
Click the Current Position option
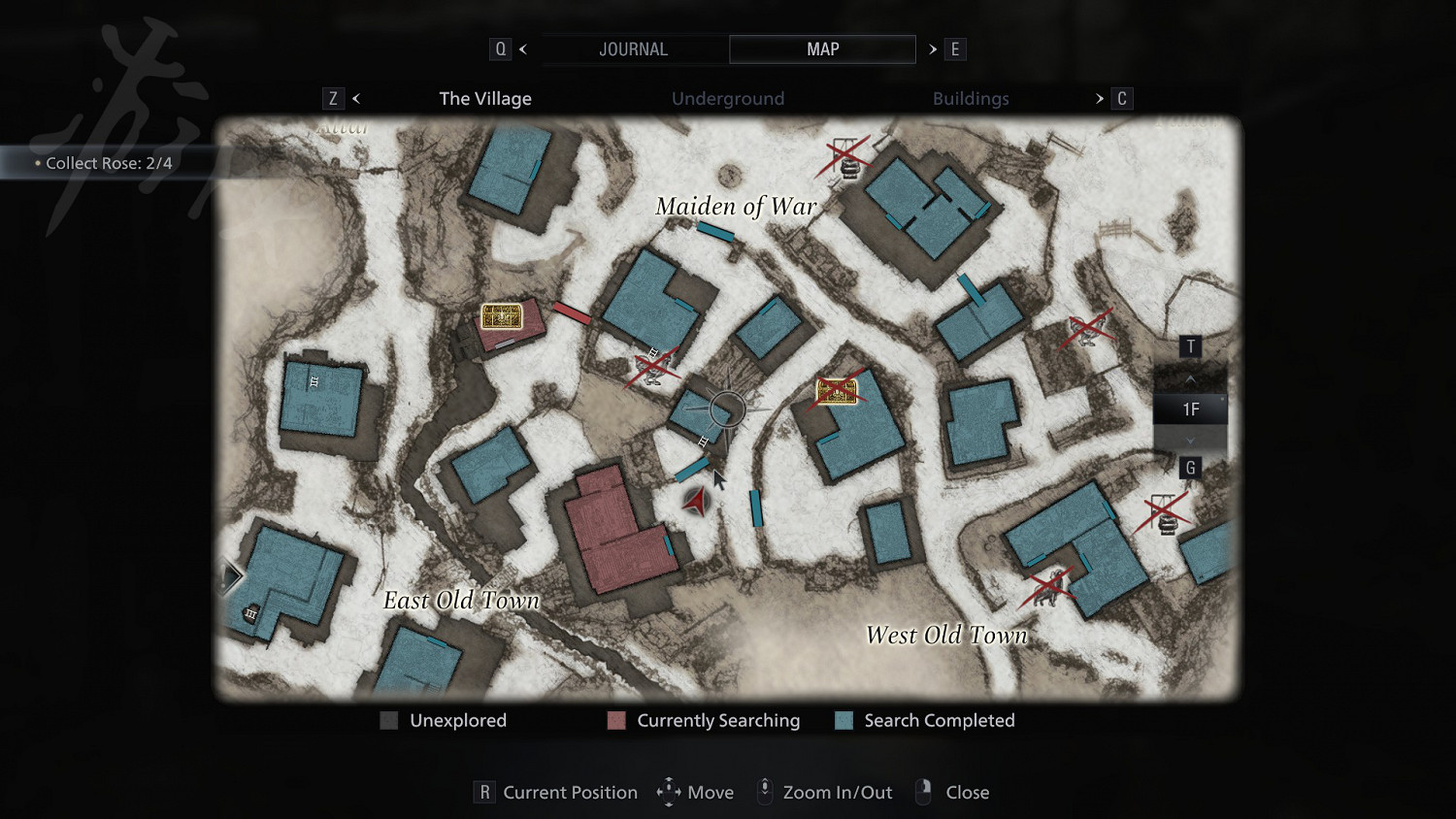pos(570,793)
